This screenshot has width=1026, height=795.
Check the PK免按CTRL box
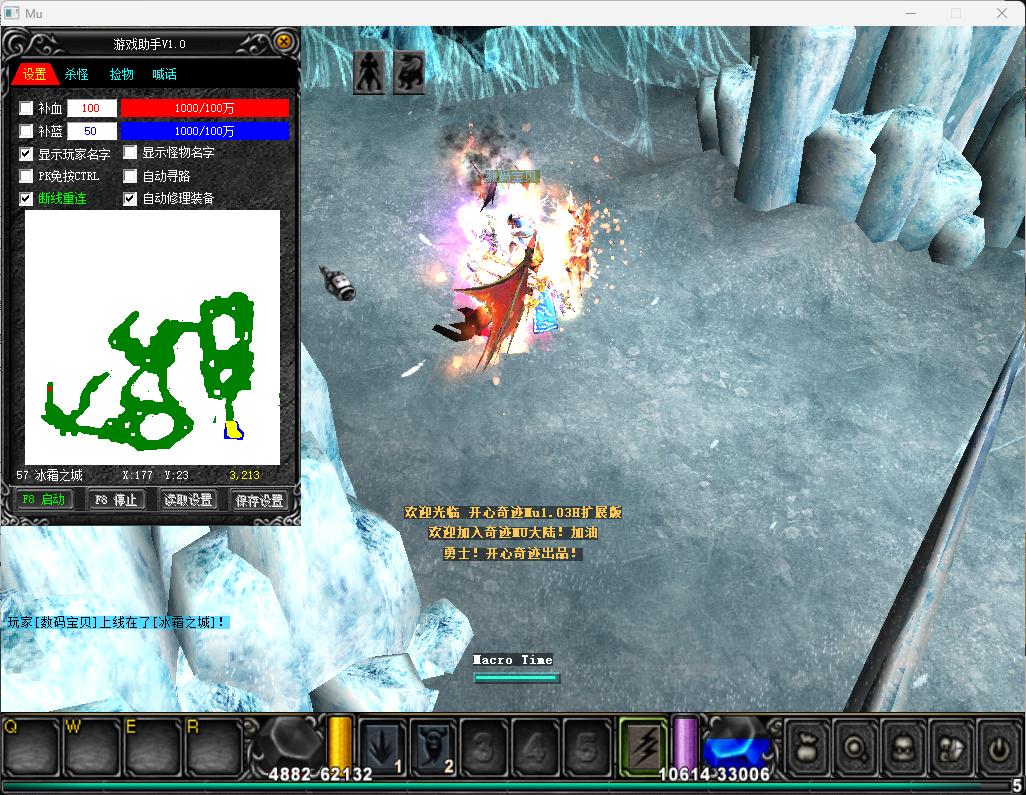click(x=27, y=176)
